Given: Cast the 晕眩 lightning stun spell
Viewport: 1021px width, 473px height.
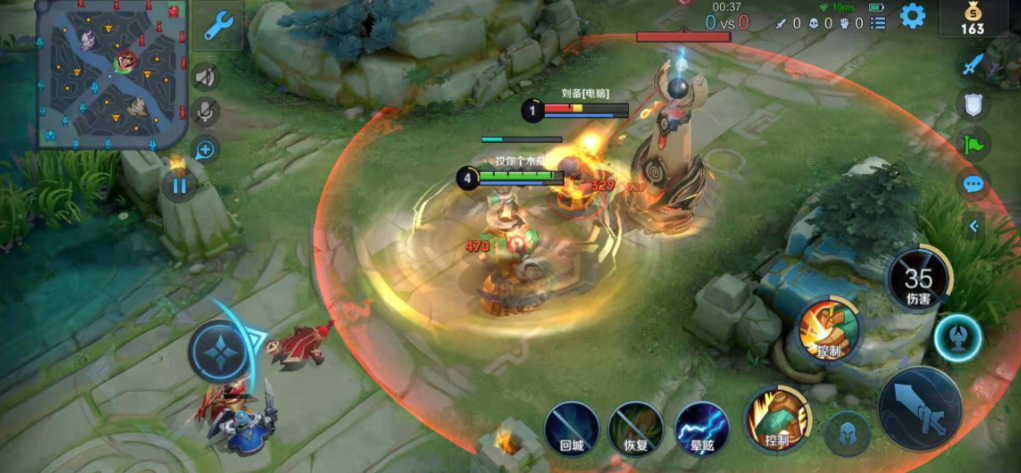Looking at the screenshot, I should tap(700, 429).
